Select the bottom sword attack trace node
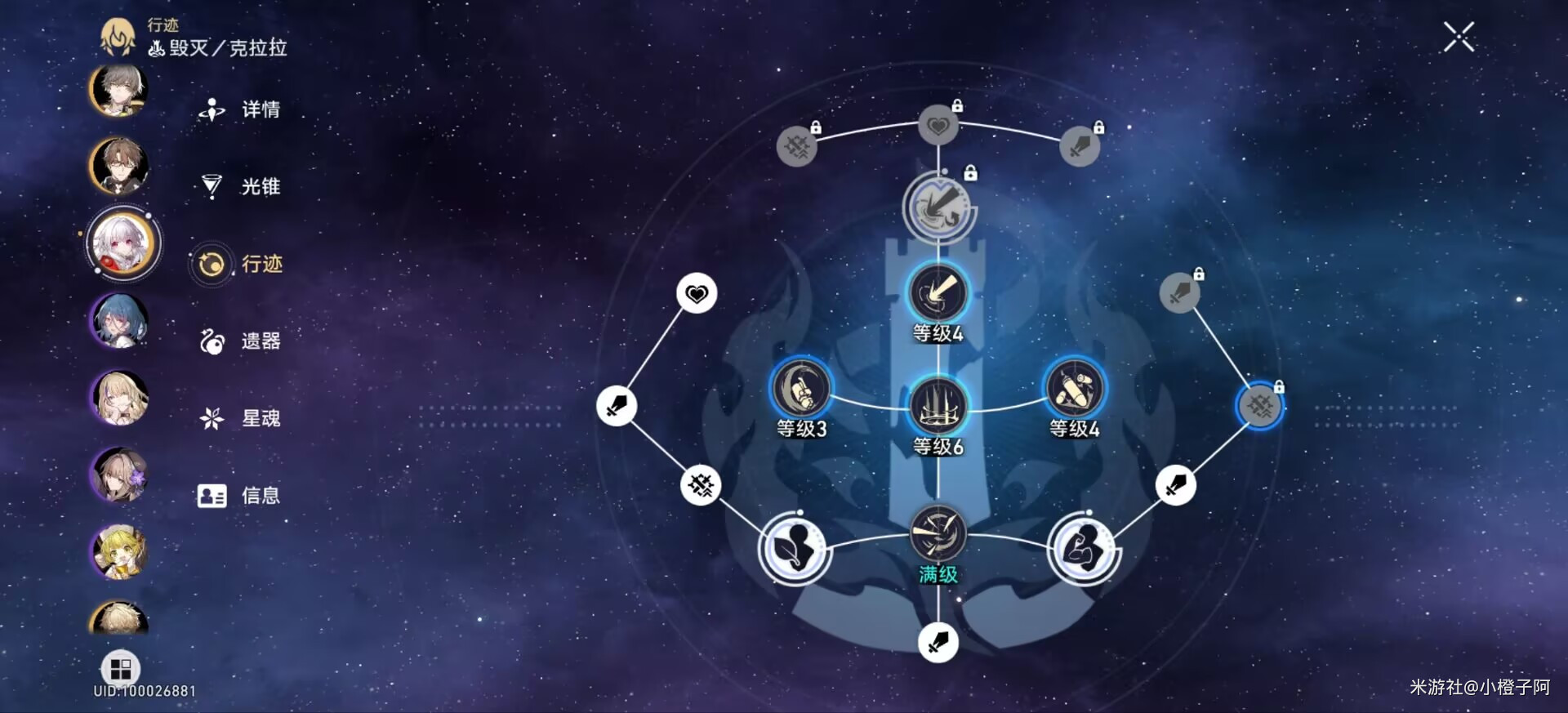The width and height of the screenshot is (1568, 713). pyautogui.click(x=938, y=642)
